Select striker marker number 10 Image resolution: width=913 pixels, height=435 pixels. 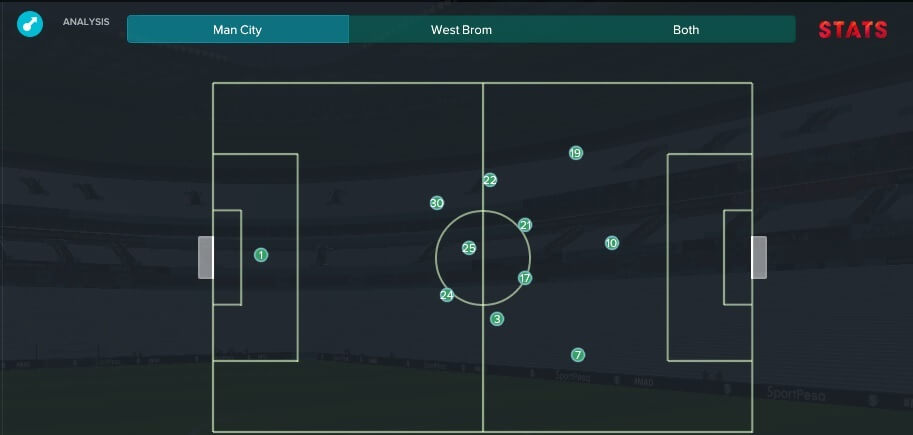pyautogui.click(x=612, y=243)
